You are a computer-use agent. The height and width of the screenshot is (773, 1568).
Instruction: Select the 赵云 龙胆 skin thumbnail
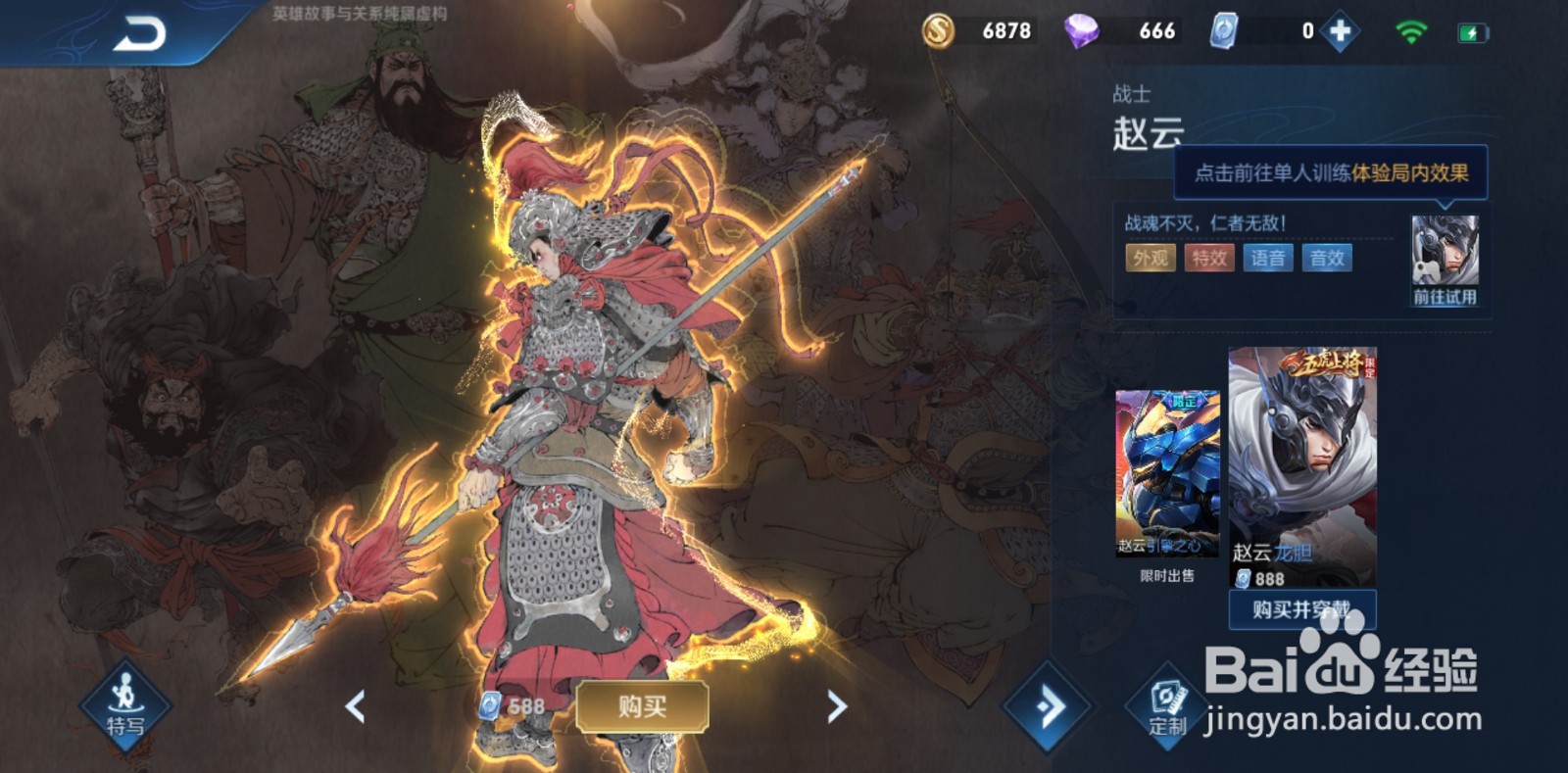[1303, 460]
